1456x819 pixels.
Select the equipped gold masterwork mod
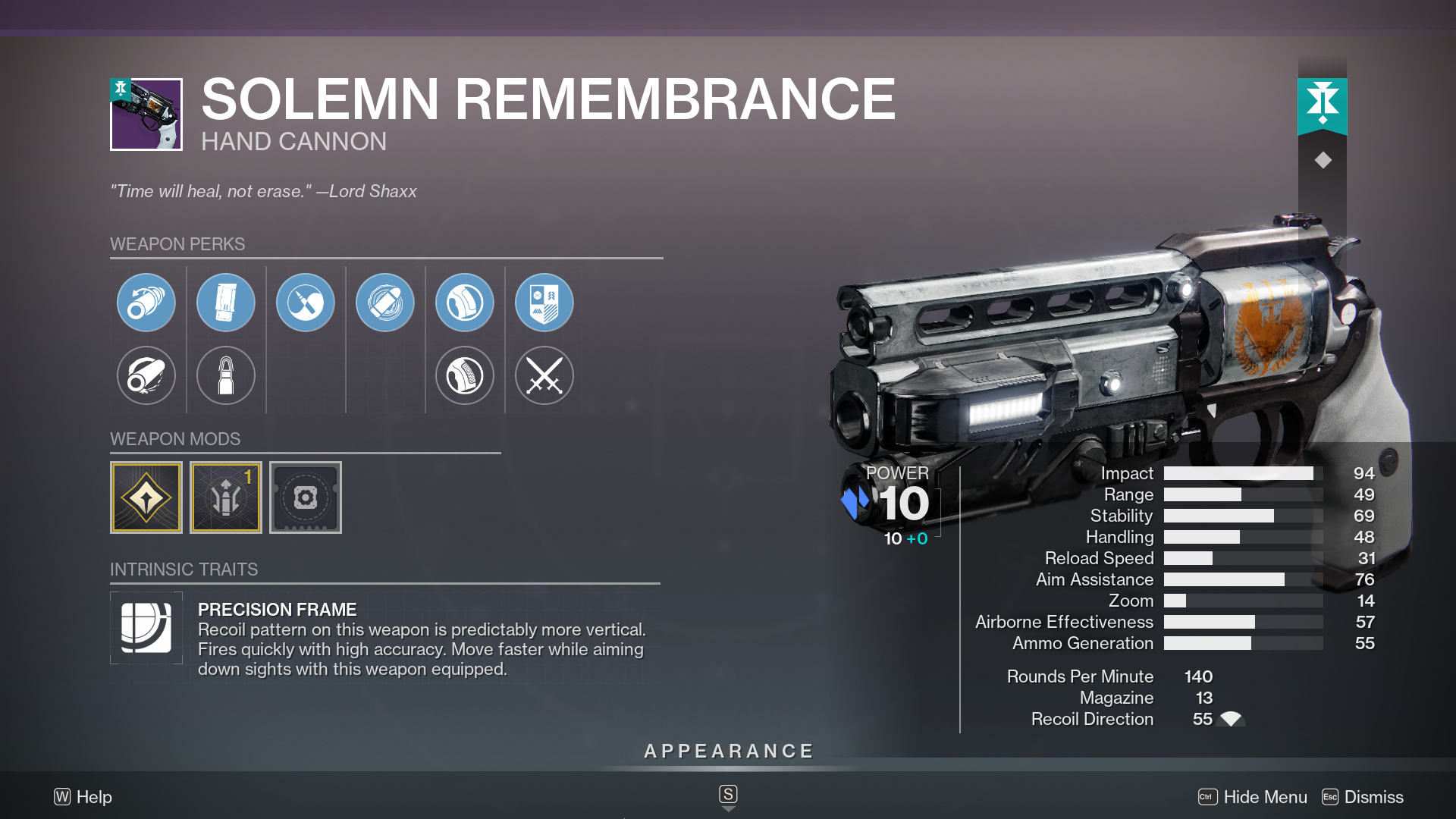click(x=146, y=497)
